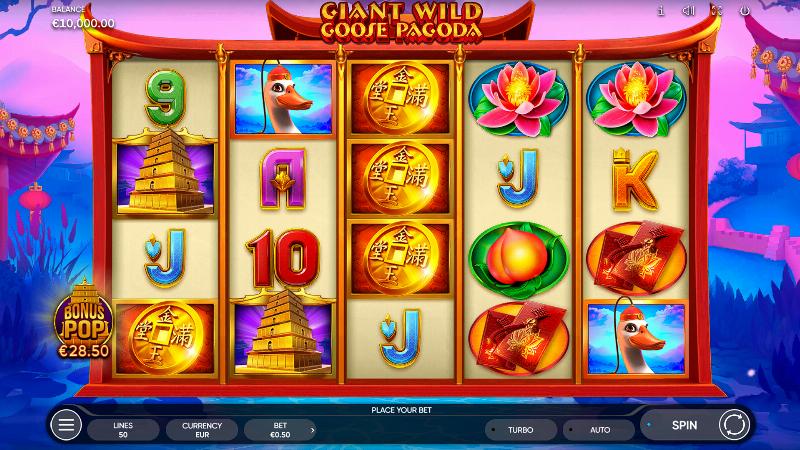
Task: Switch to fullscreen mode
Action: 716,11
